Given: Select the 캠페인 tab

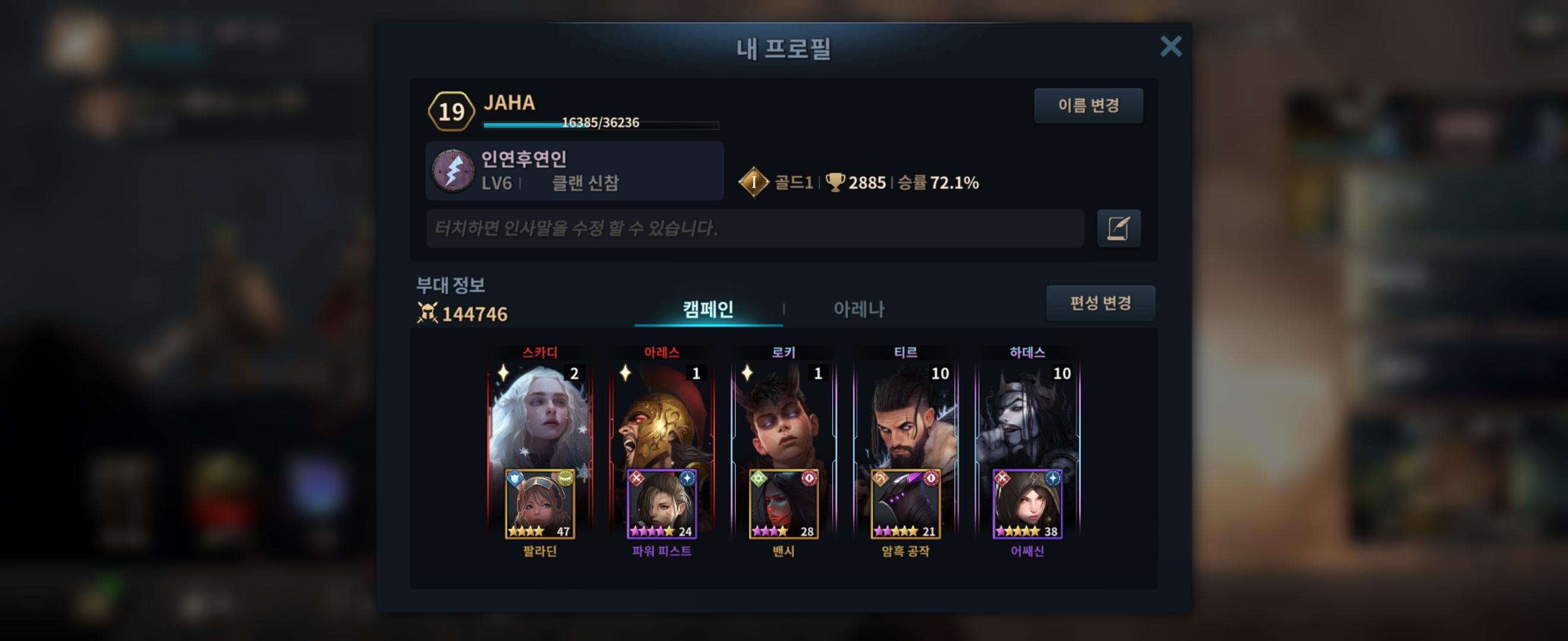Looking at the screenshot, I should coord(708,309).
